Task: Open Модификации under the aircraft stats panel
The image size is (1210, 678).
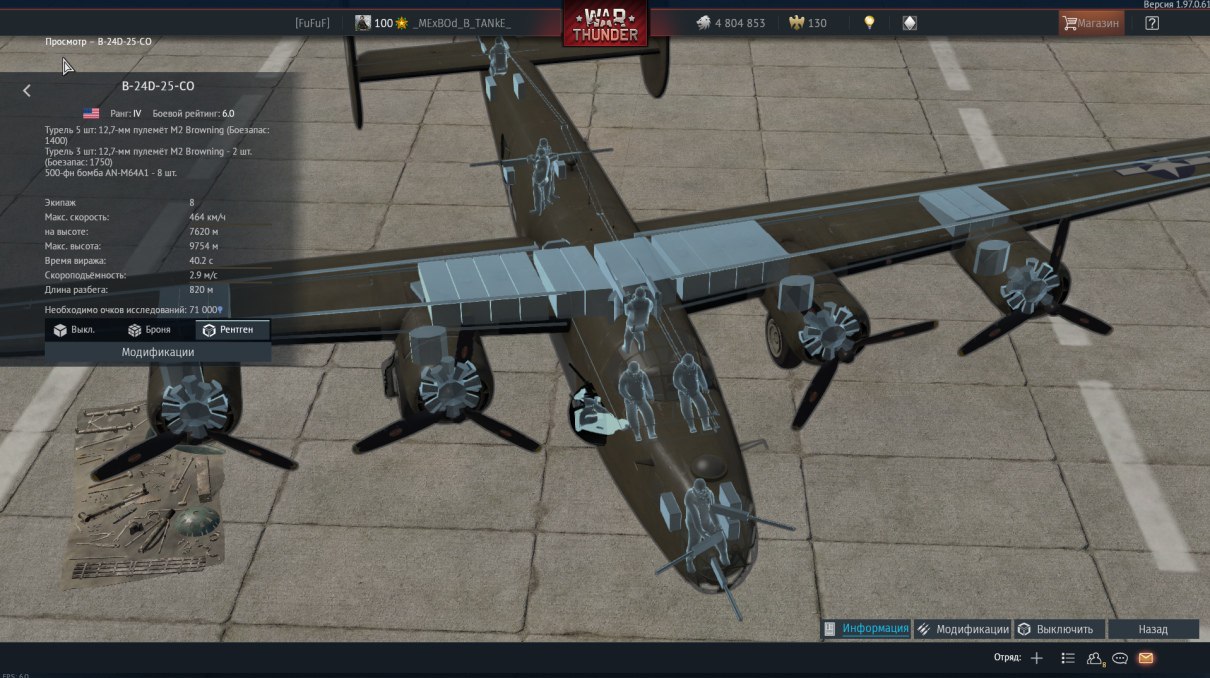Action: (158, 352)
